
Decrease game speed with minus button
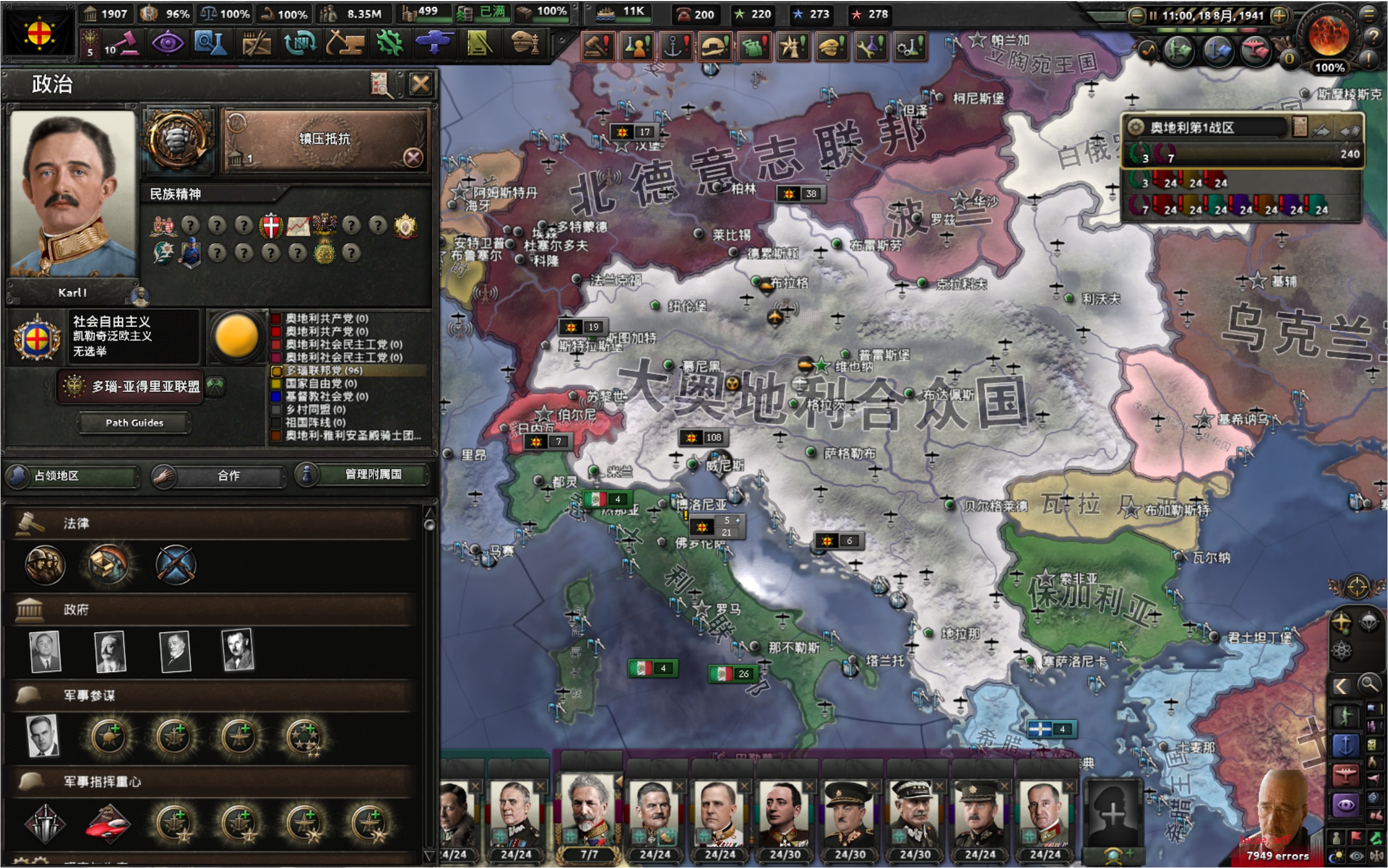point(1136,16)
